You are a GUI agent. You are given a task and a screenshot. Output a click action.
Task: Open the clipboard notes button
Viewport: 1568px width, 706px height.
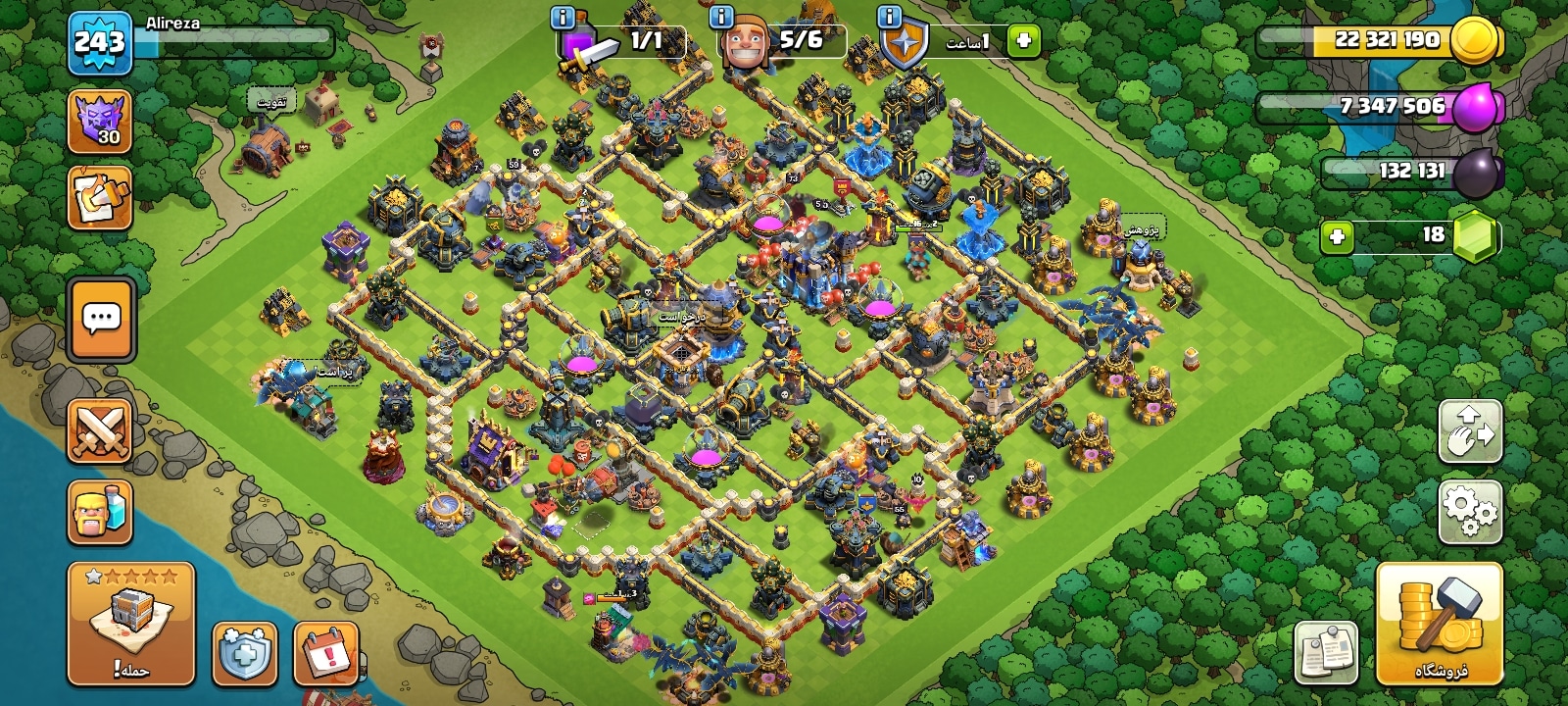[x=1326, y=651]
